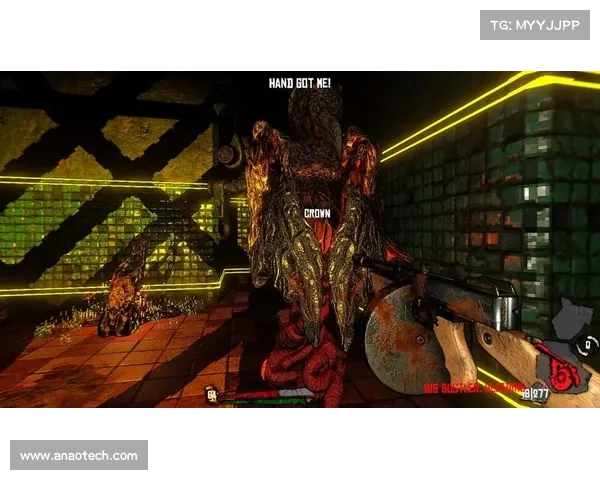Open the www.anaotech.com watermark link

click(x=80, y=456)
